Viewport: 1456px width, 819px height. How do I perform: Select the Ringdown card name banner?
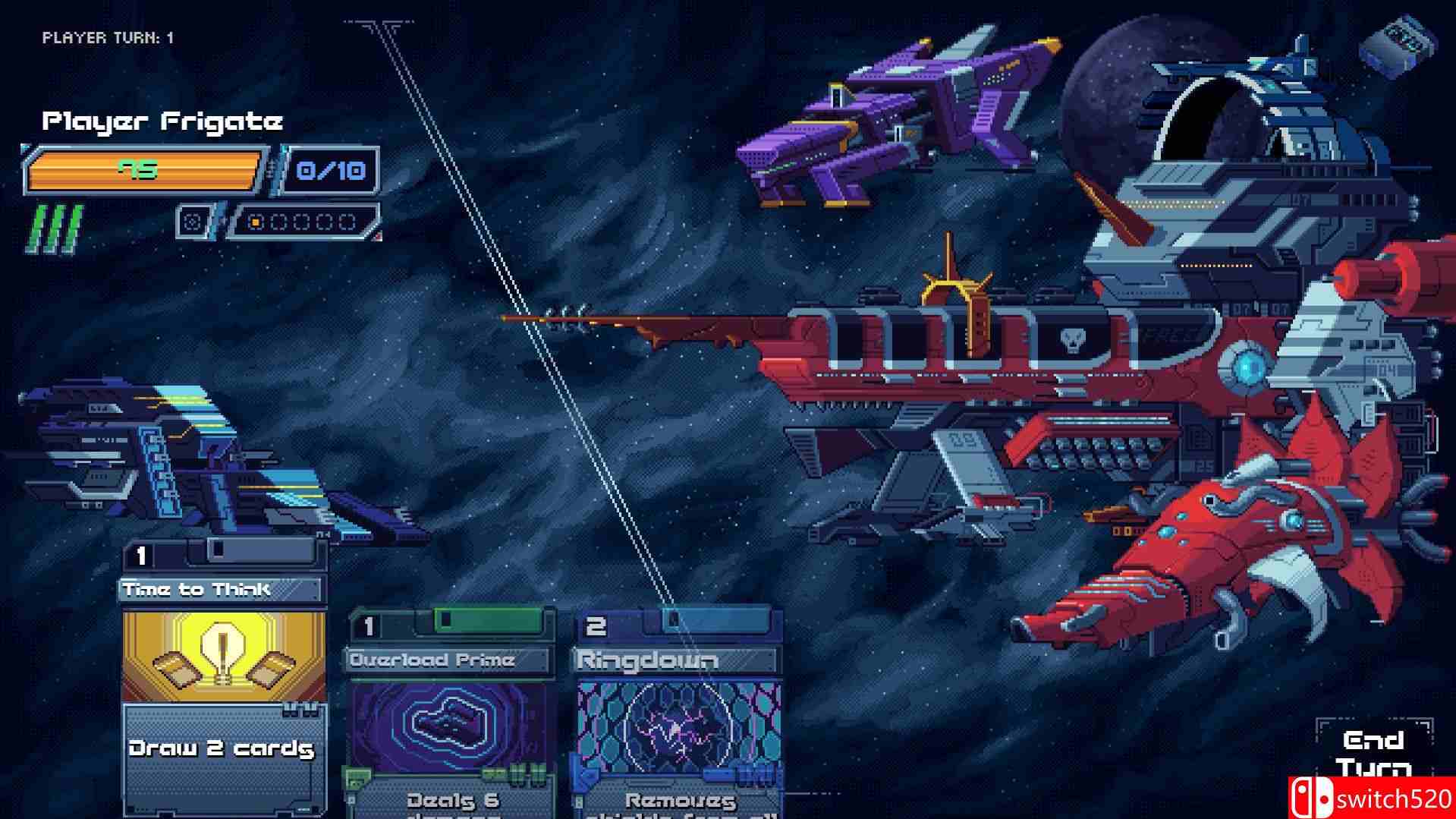click(x=649, y=659)
